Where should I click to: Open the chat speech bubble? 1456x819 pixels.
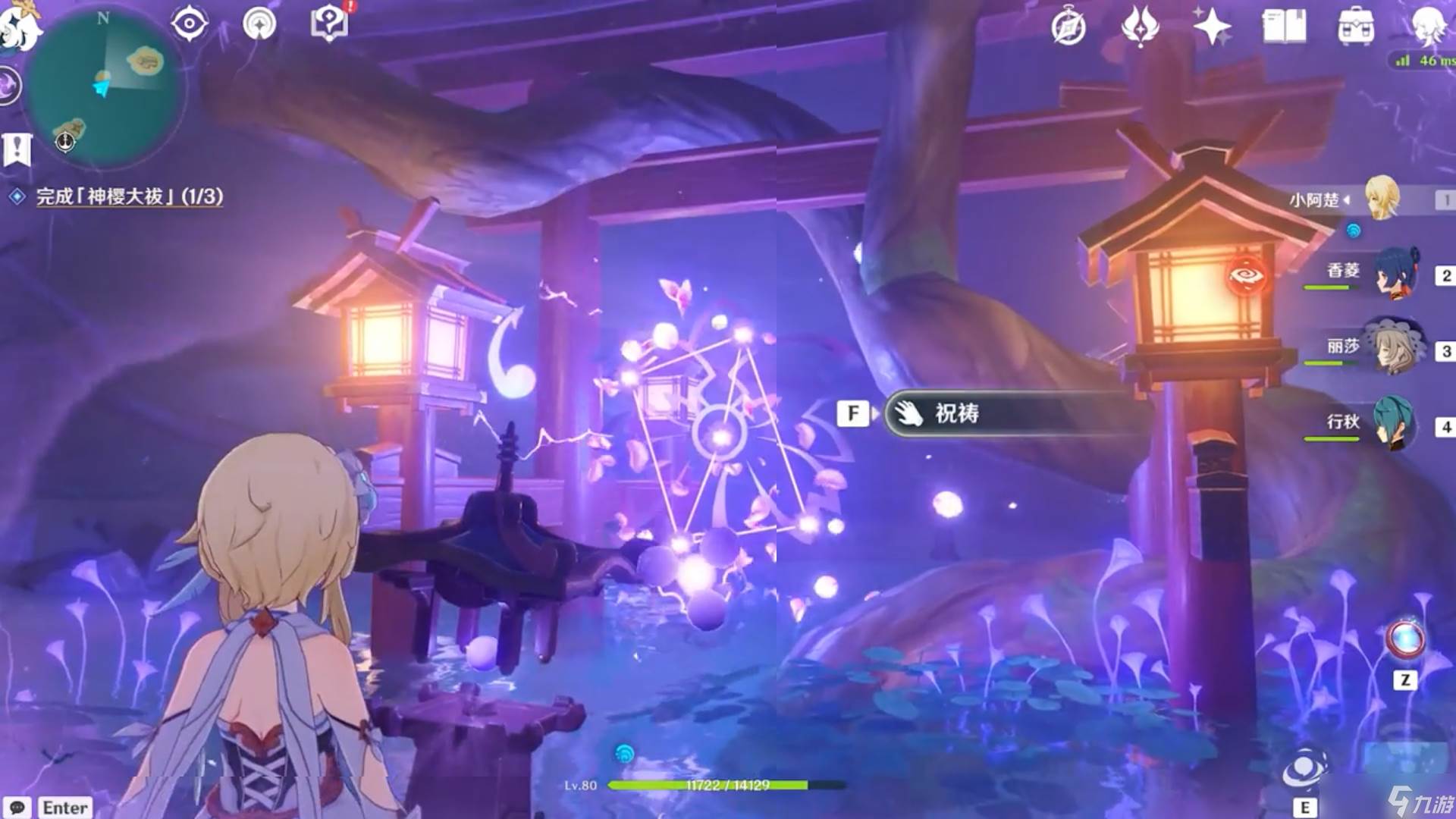pos(18,807)
